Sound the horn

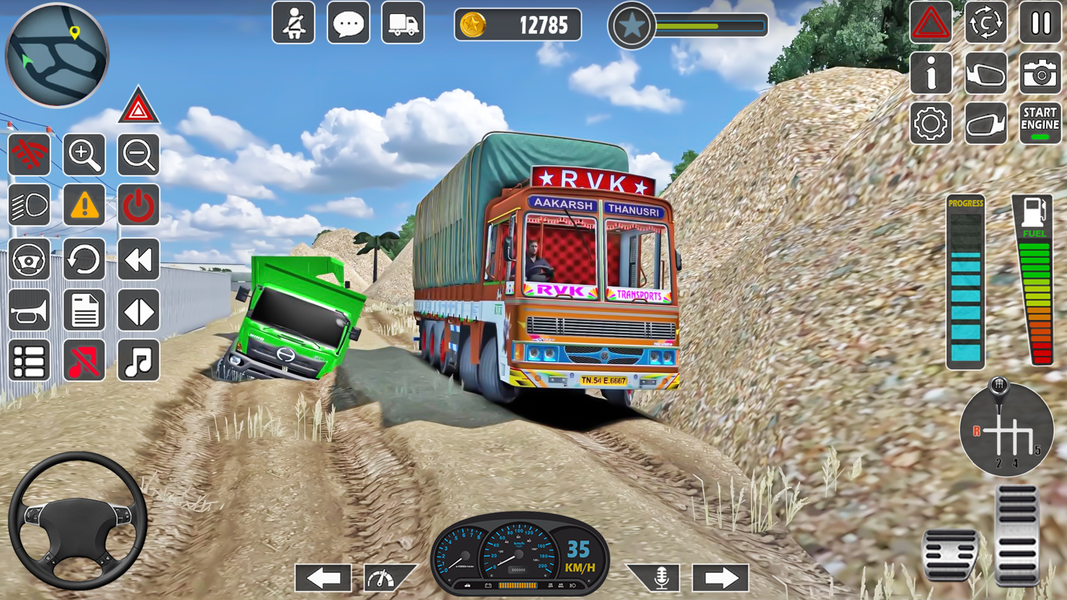tap(29, 310)
